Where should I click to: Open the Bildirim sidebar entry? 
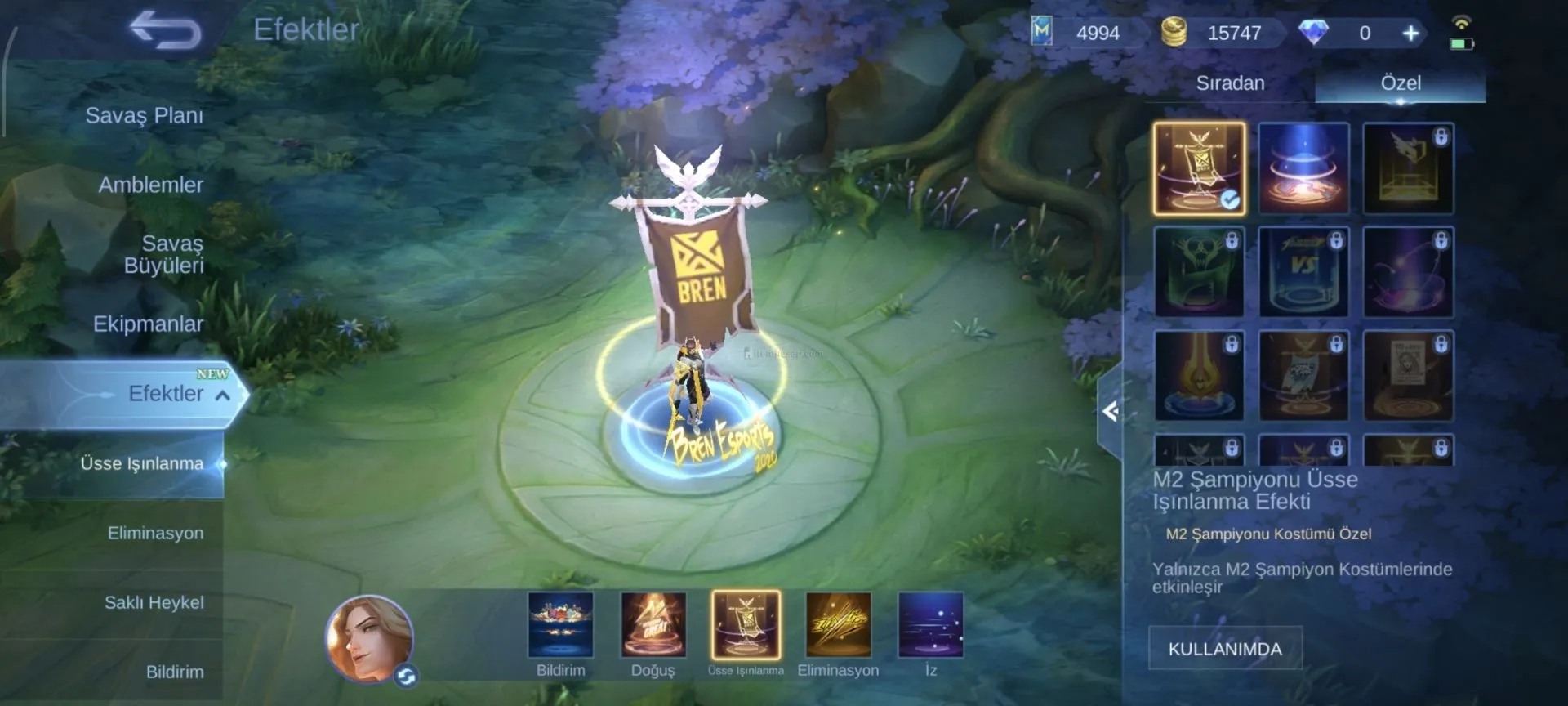coord(174,672)
